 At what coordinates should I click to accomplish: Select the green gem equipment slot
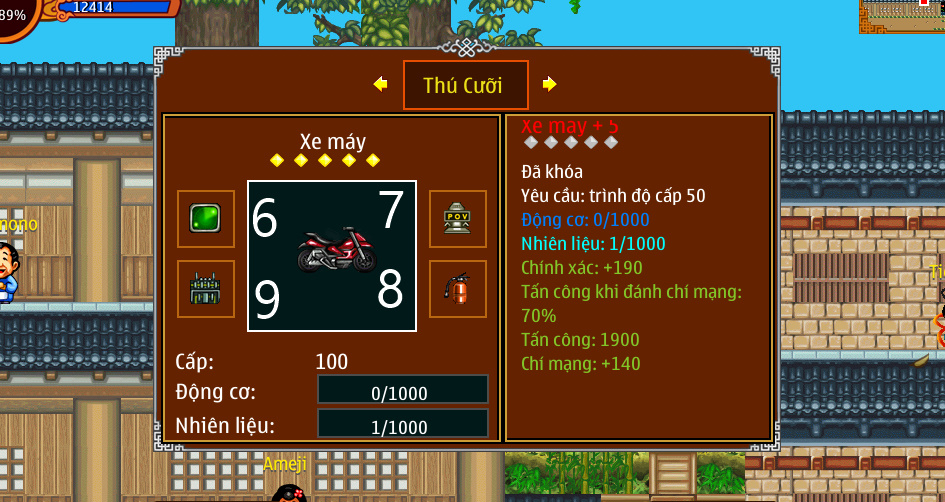coord(206,219)
